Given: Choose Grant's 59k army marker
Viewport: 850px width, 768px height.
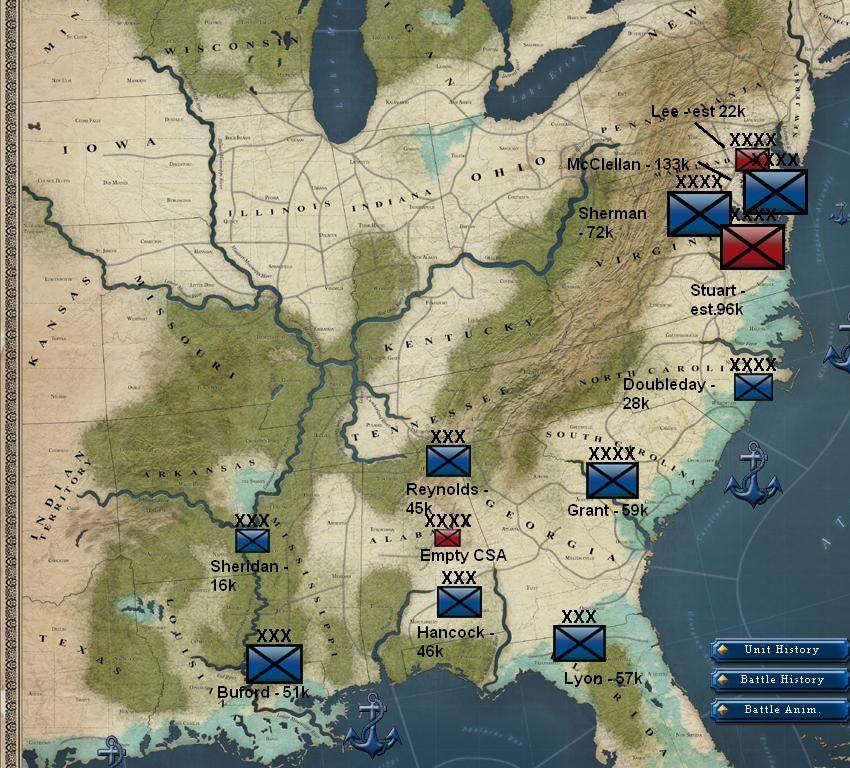Looking at the screenshot, I should (x=612, y=480).
